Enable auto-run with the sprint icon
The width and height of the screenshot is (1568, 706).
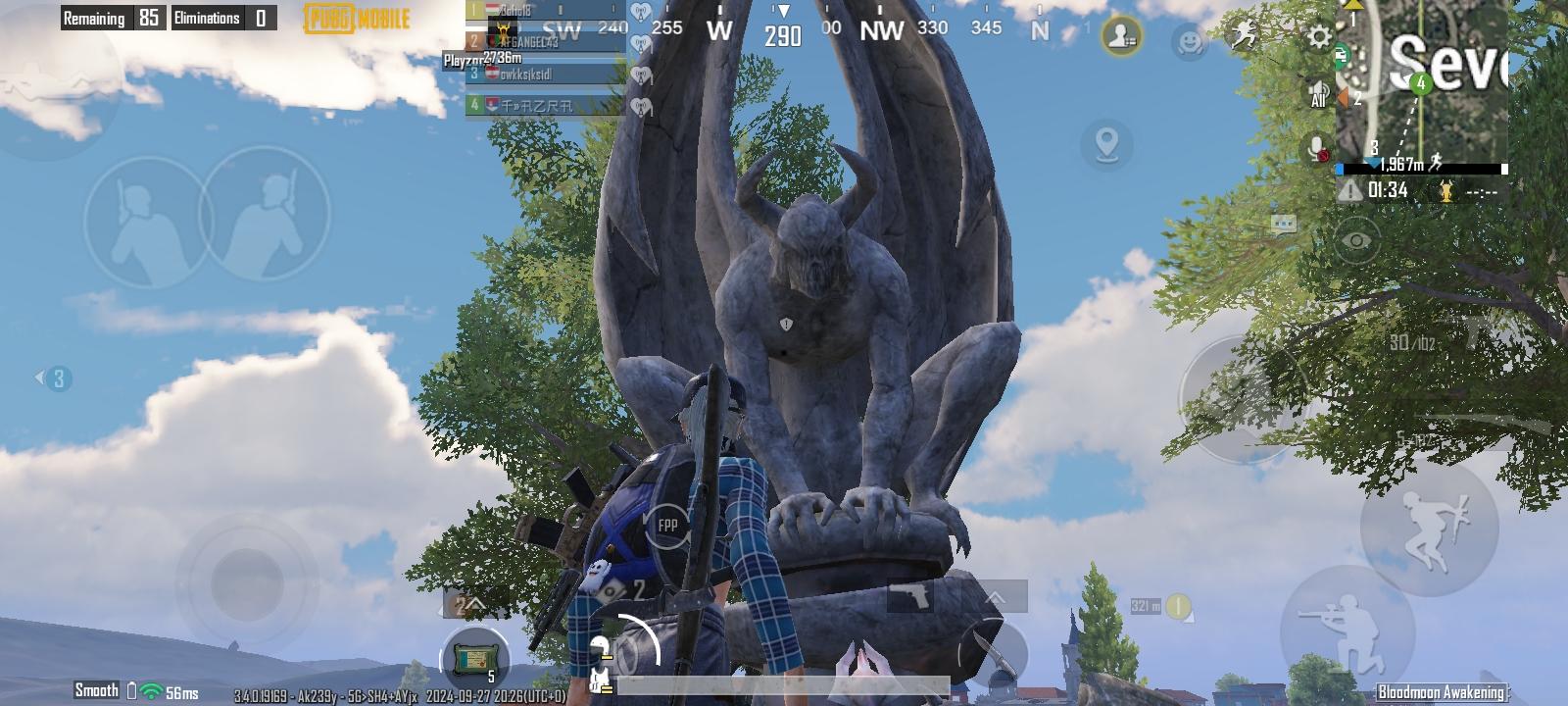pos(1243,31)
